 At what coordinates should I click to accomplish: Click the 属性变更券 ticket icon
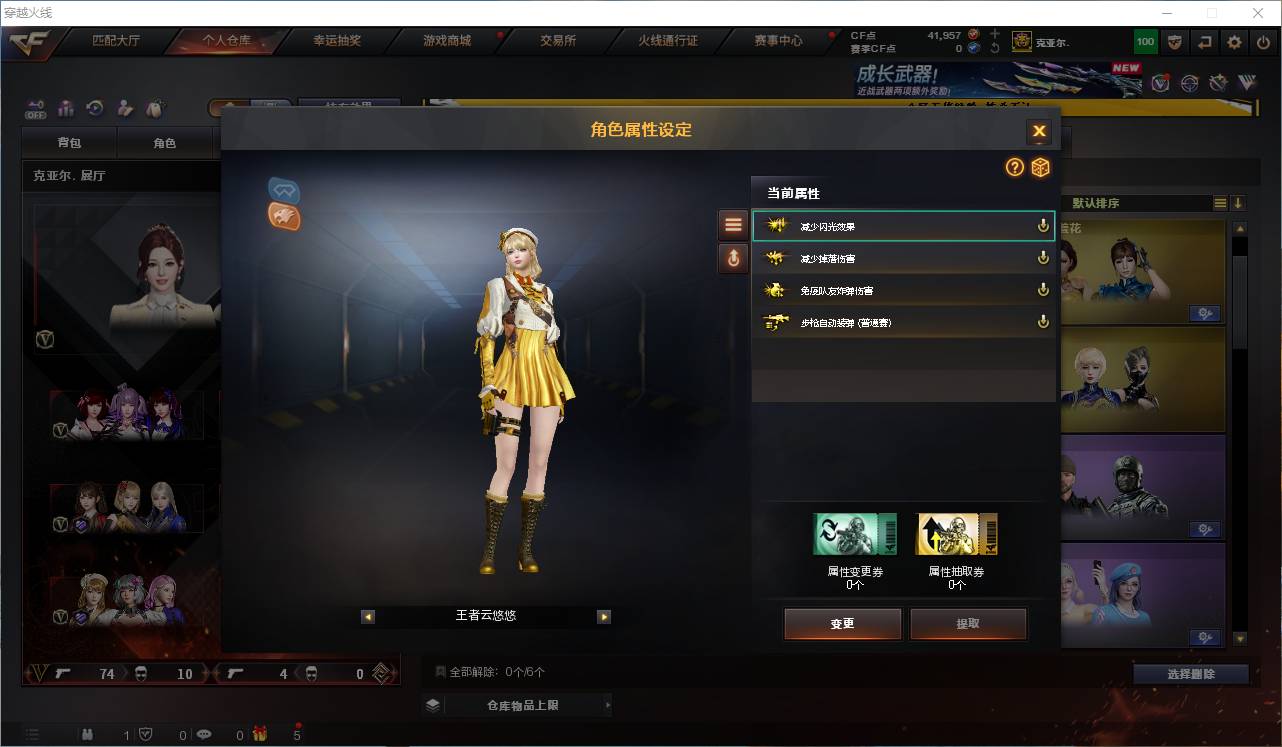click(855, 533)
